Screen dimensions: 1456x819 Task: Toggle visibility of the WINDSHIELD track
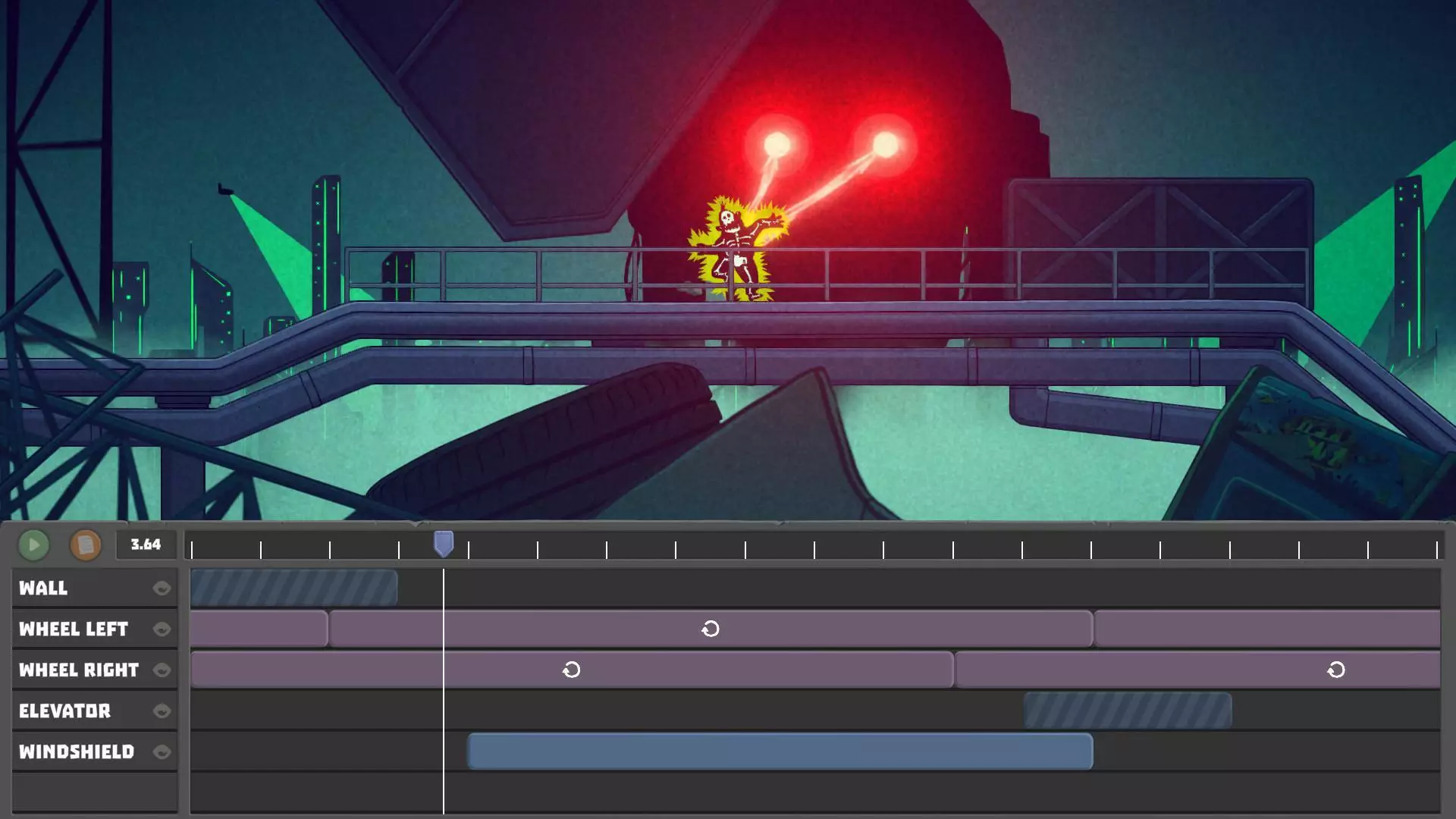[x=163, y=752]
